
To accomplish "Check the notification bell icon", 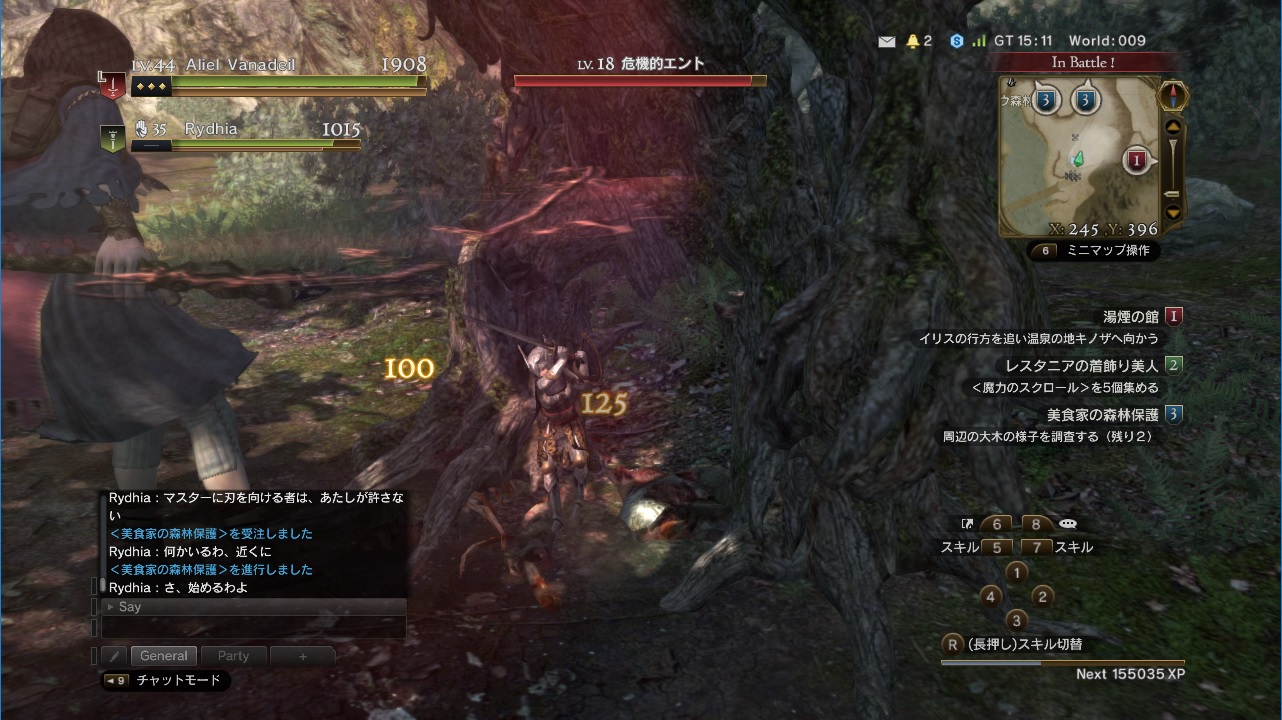I will [x=912, y=41].
